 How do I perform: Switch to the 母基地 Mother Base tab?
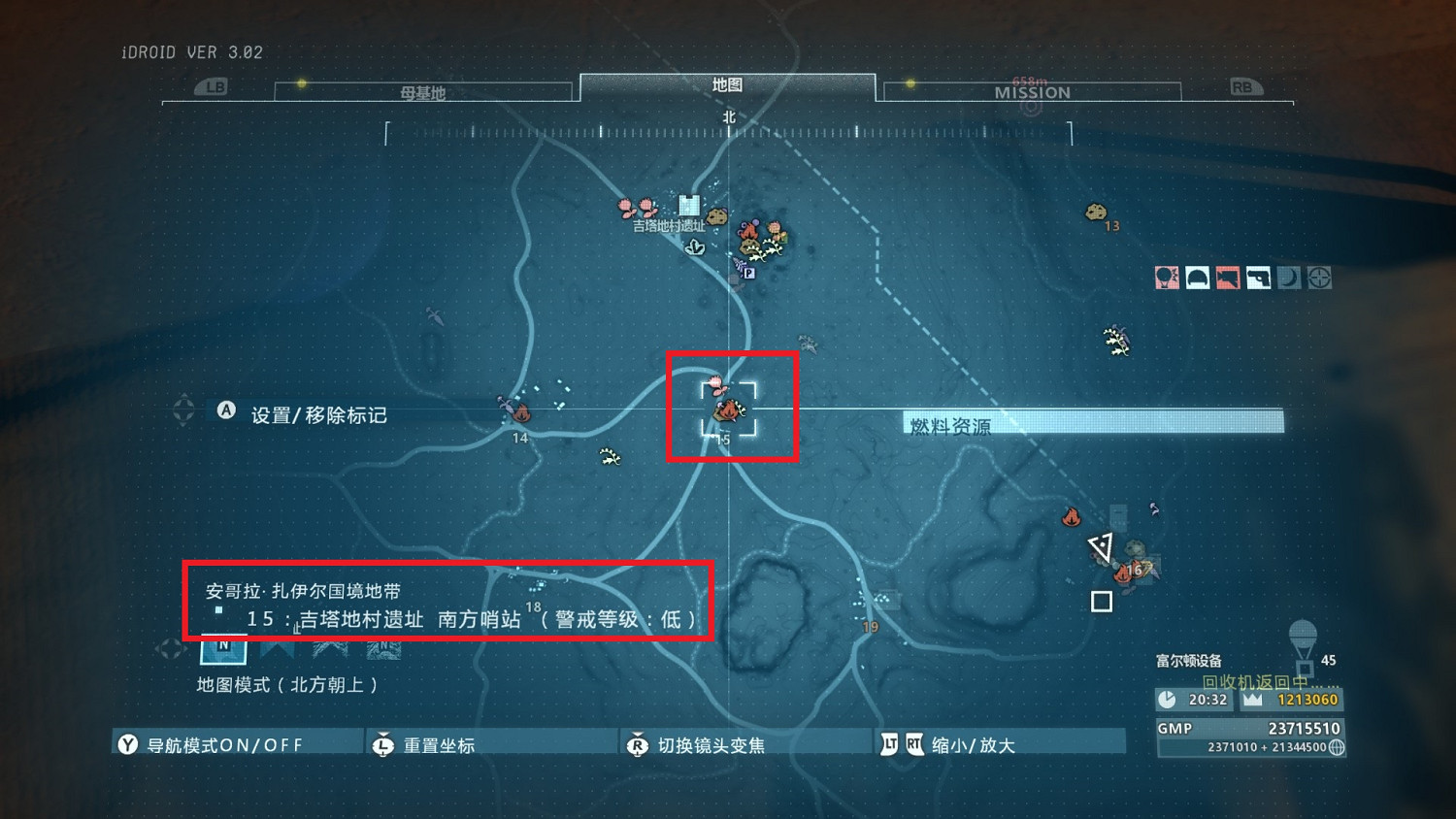coord(423,91)
